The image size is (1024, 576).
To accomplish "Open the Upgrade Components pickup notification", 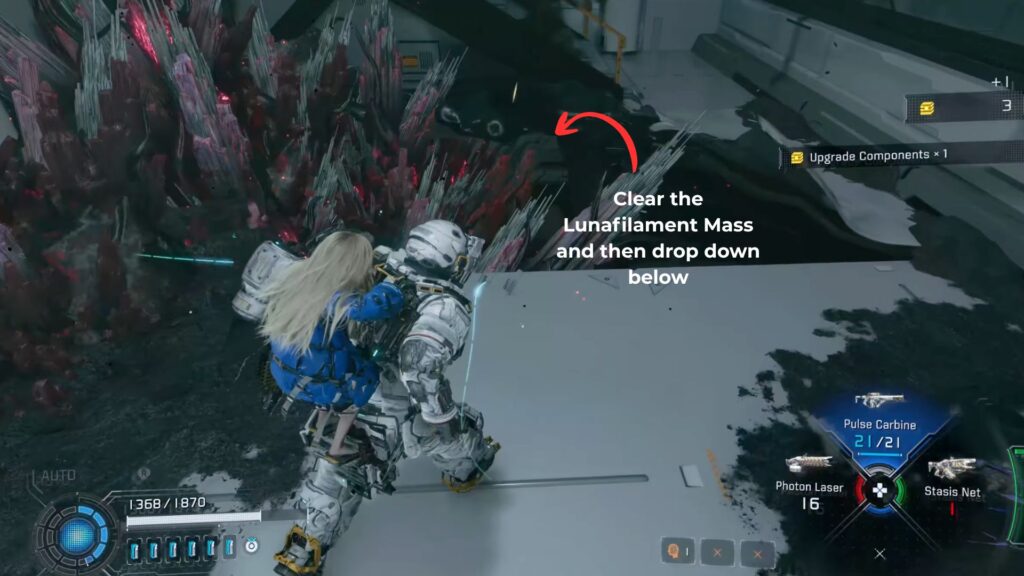I will tap(868, 155).
